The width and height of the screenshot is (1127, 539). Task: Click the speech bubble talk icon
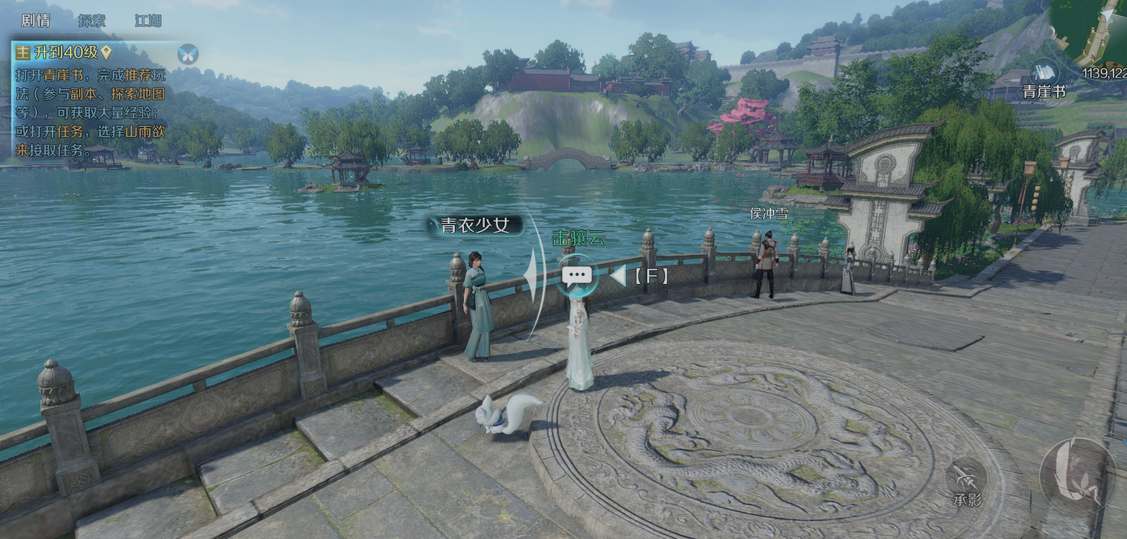click(577, 275)
